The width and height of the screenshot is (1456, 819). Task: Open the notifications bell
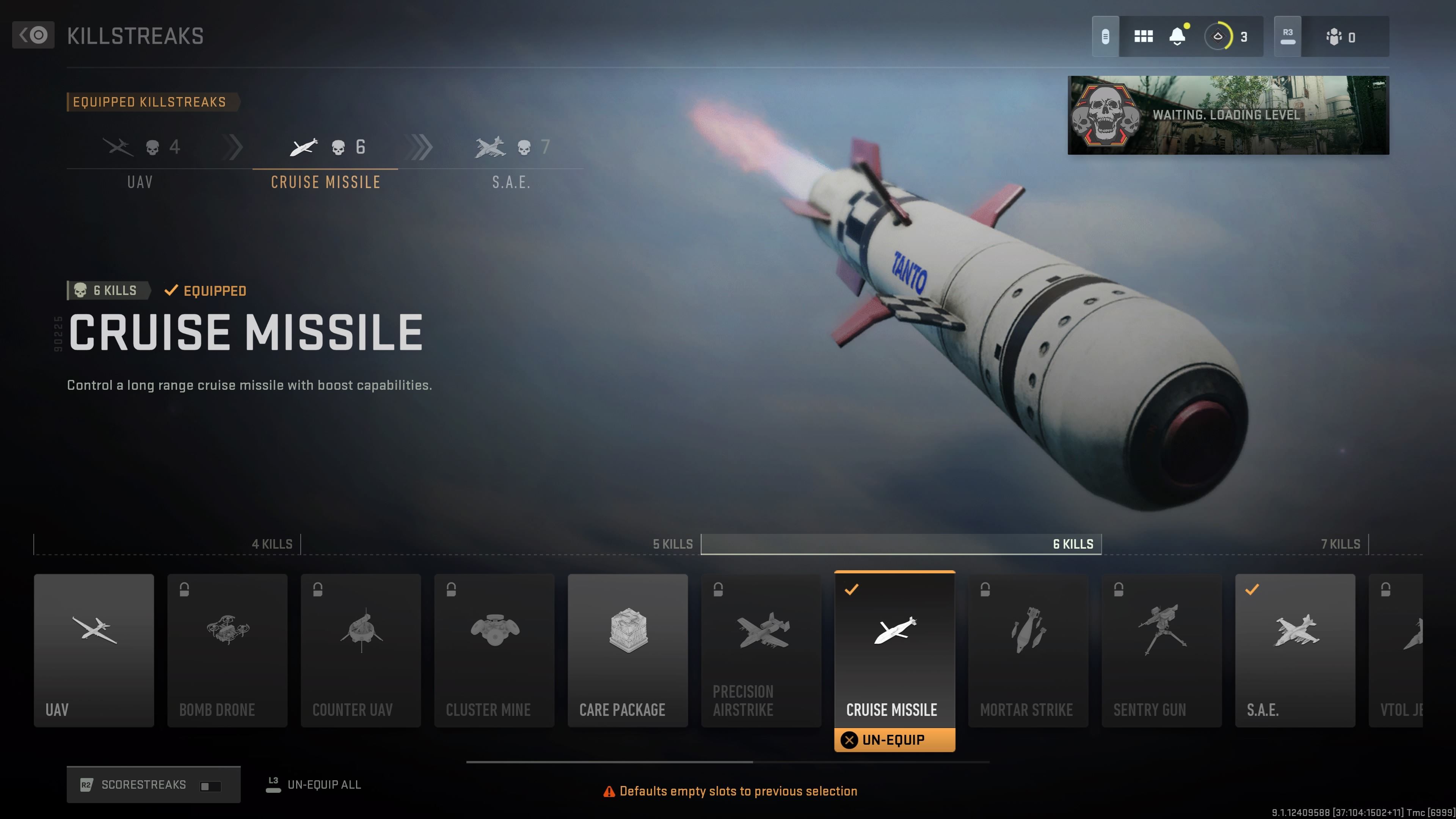click(x=1177, y=37)
